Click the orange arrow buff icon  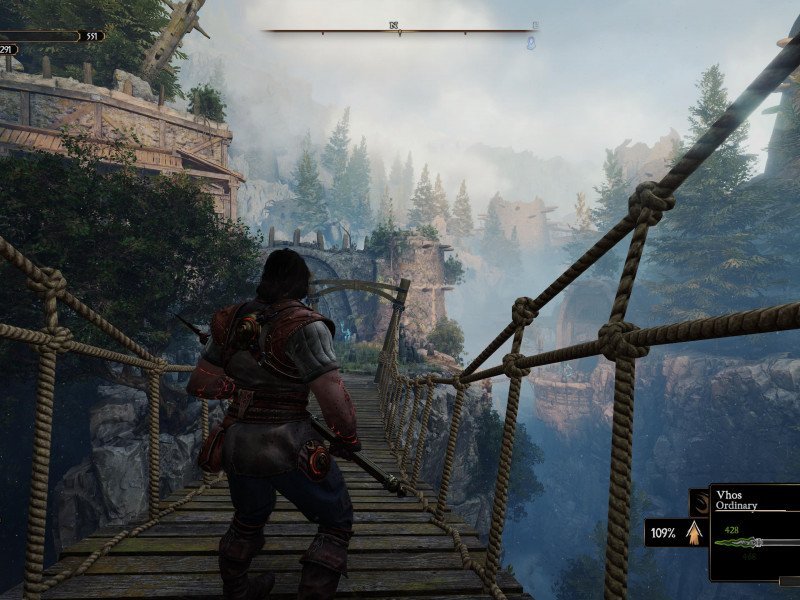[692, 532]
